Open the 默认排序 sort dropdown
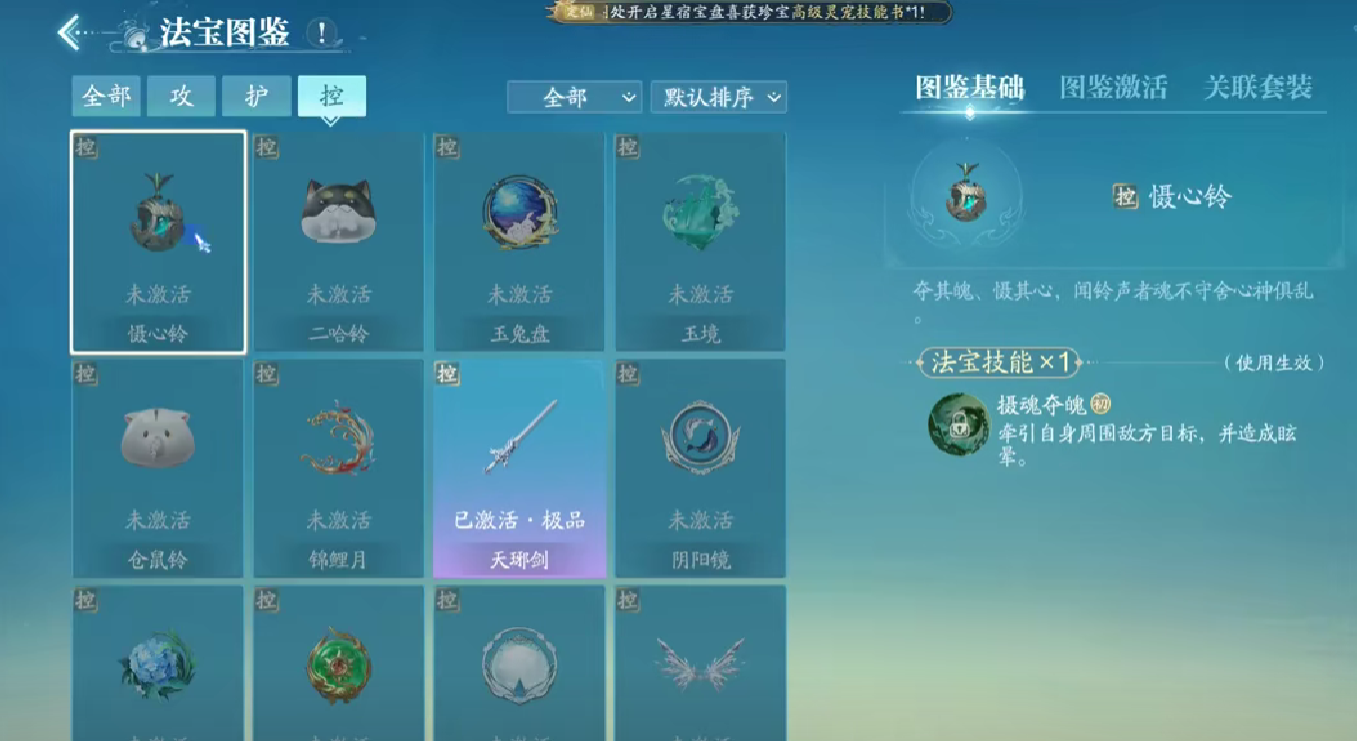The width and height of the screenshot is (1357, 741). 718,97
